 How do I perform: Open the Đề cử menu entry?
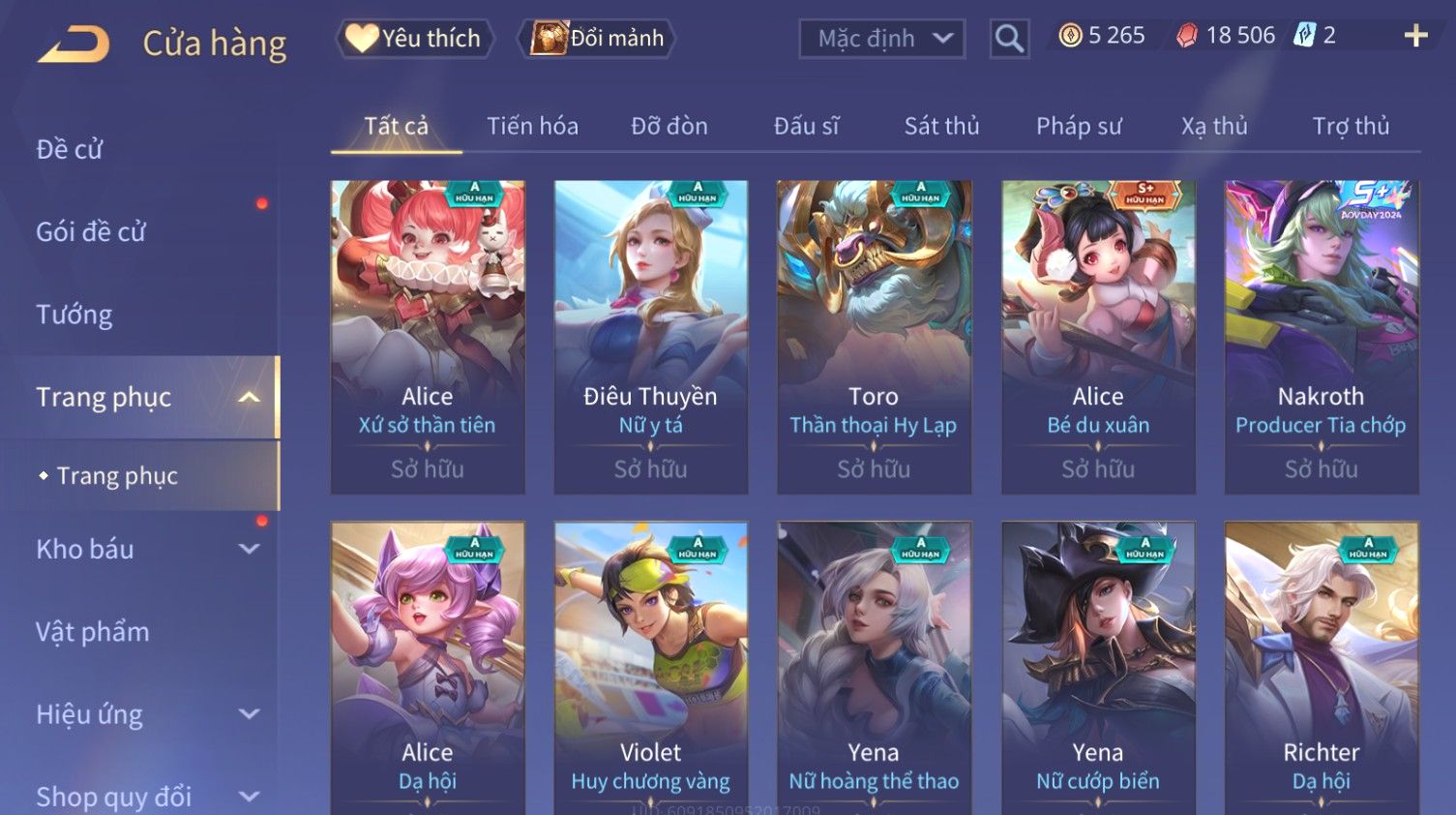(70, 149)
